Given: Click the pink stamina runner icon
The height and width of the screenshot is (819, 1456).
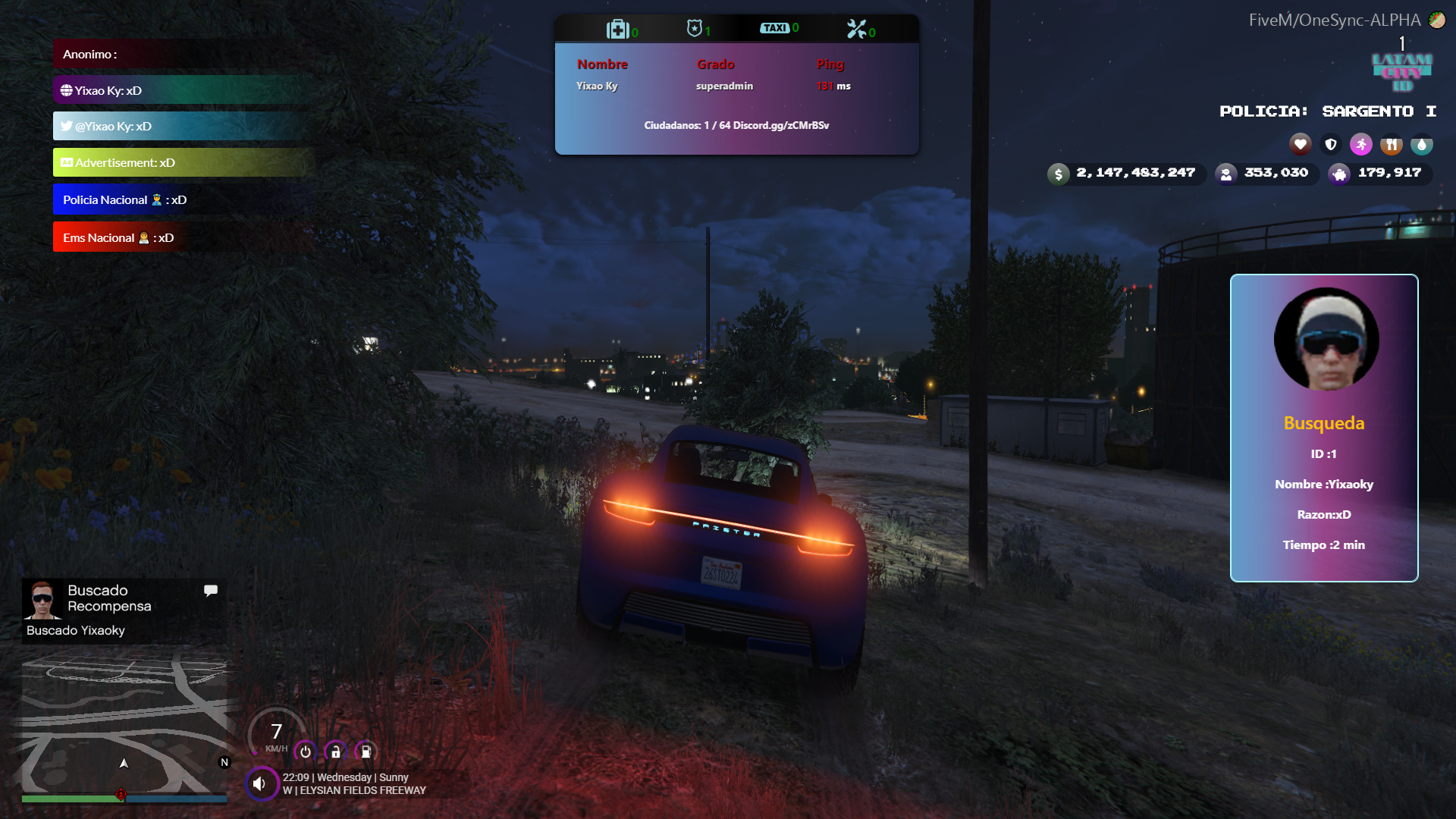Looking at the screenshot, I should 1361,144.
